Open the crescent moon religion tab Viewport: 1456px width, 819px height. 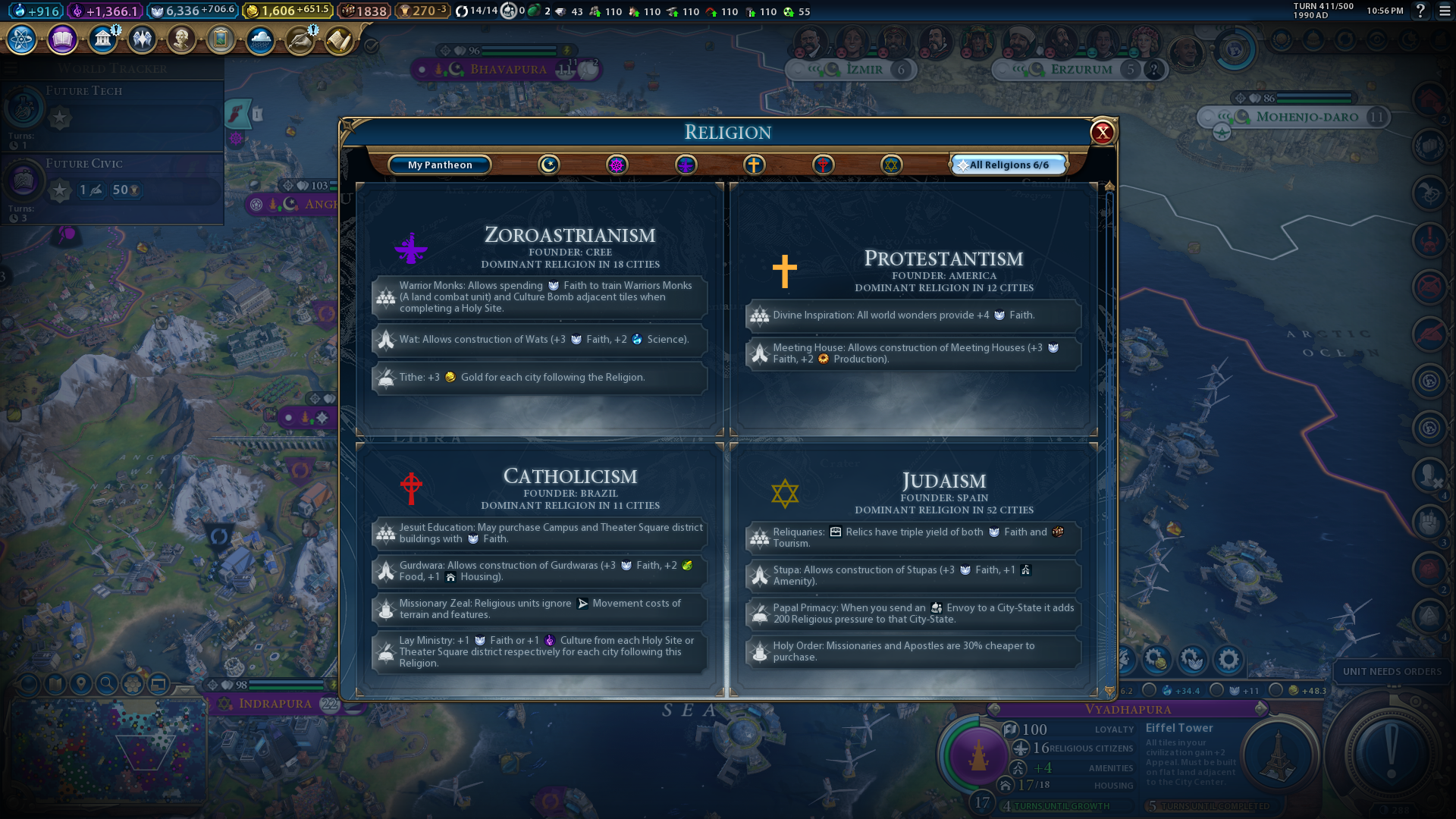pyautogui.click(x=548, y=165)
